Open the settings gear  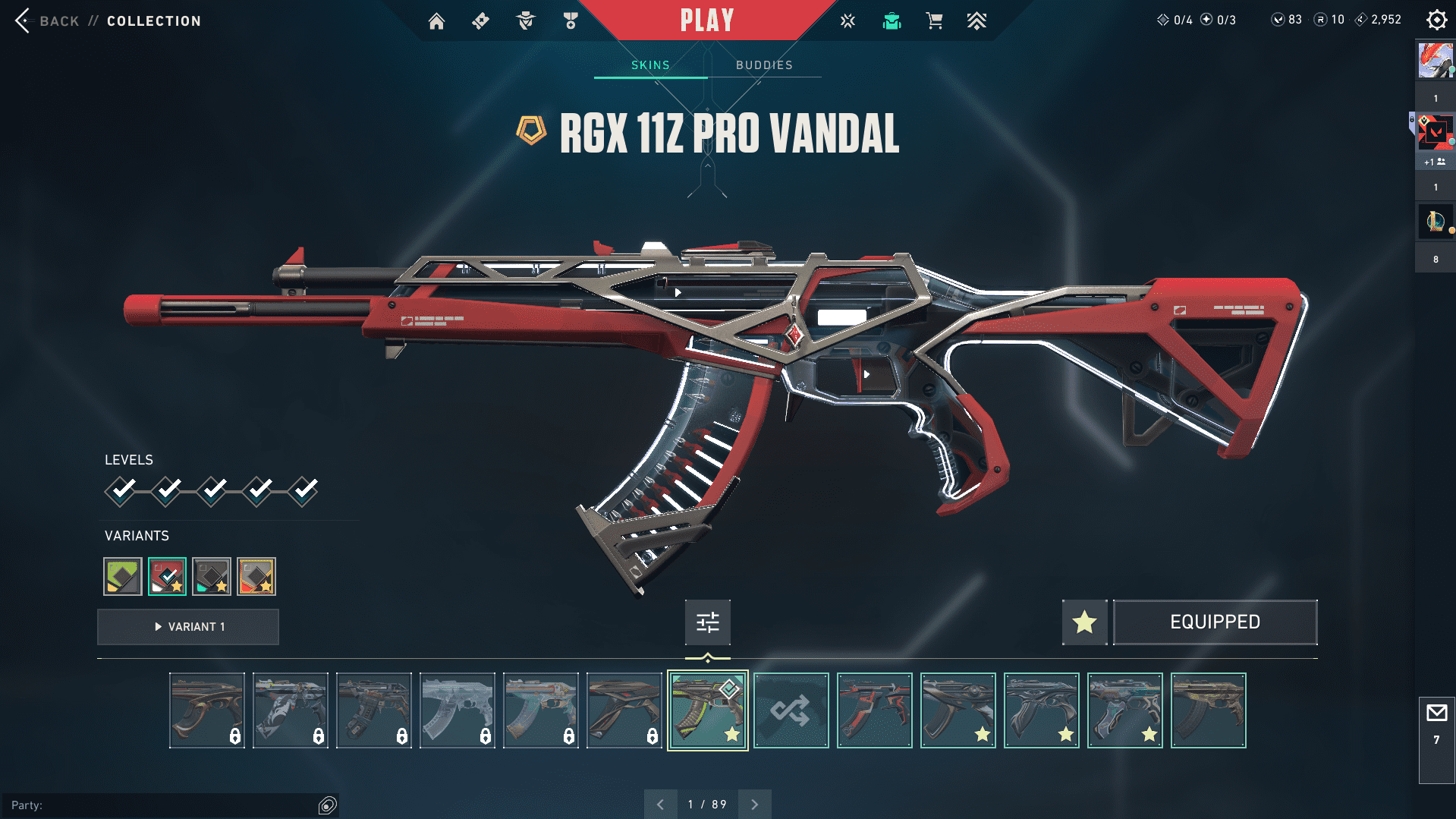click(x=1436, y=20)
